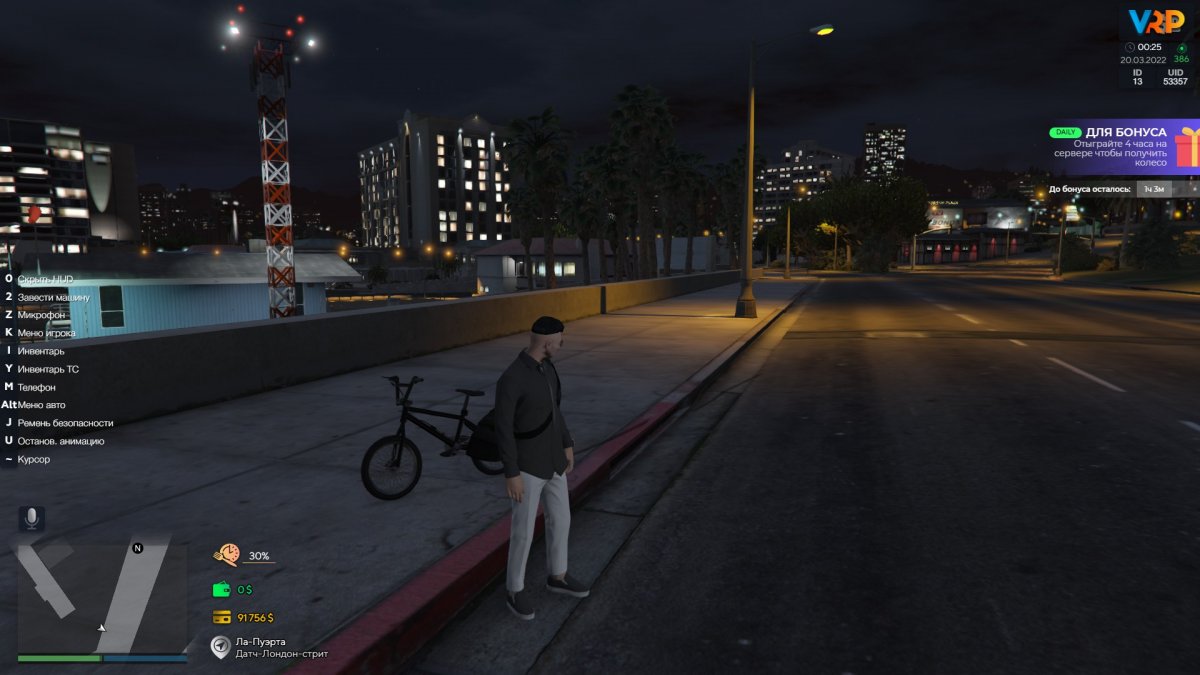
Task: Toggle the microphone icon above the minimap
Action: pos(31,518)
